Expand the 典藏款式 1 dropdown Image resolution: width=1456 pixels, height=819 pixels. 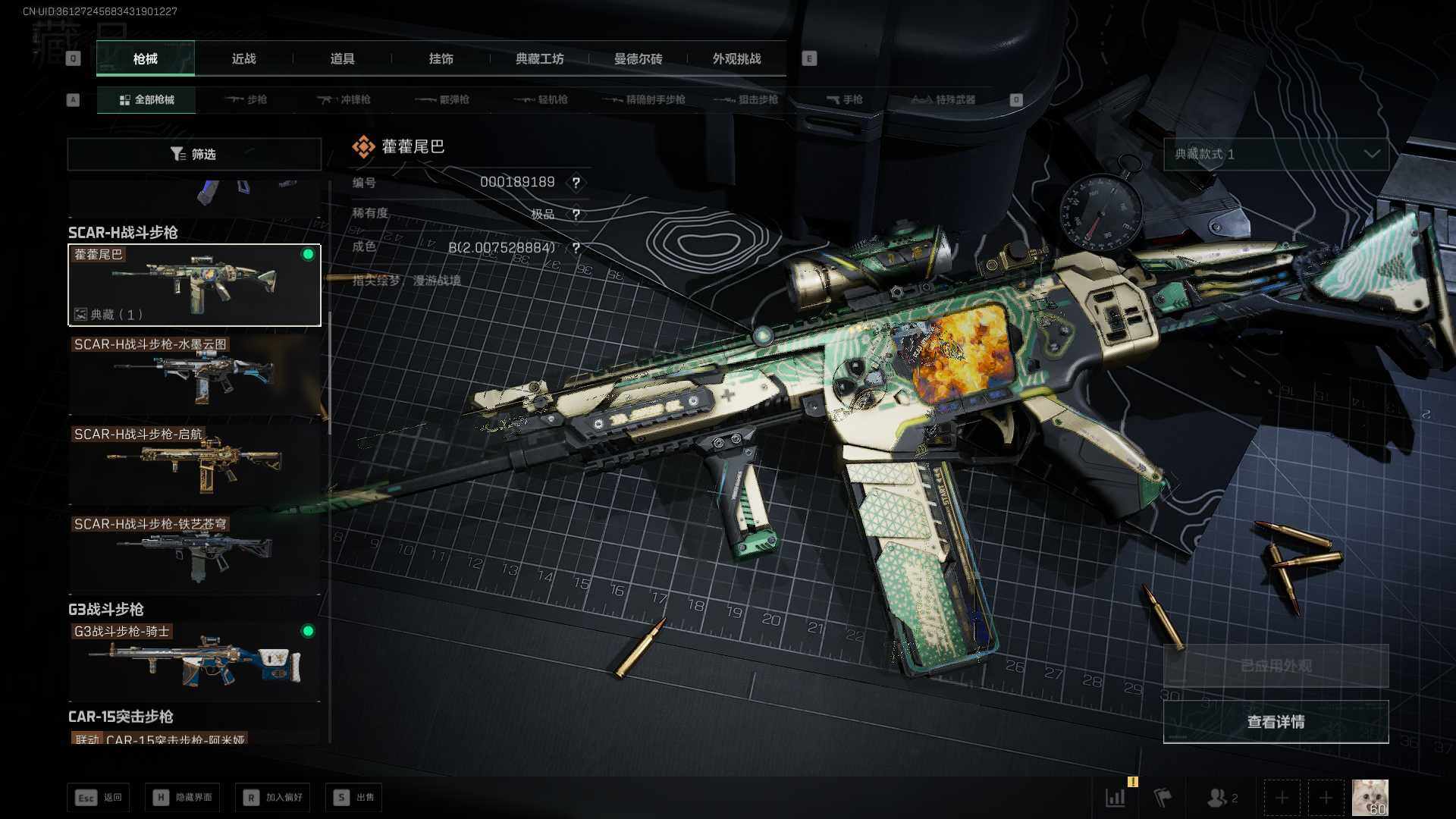(1276, 154)
